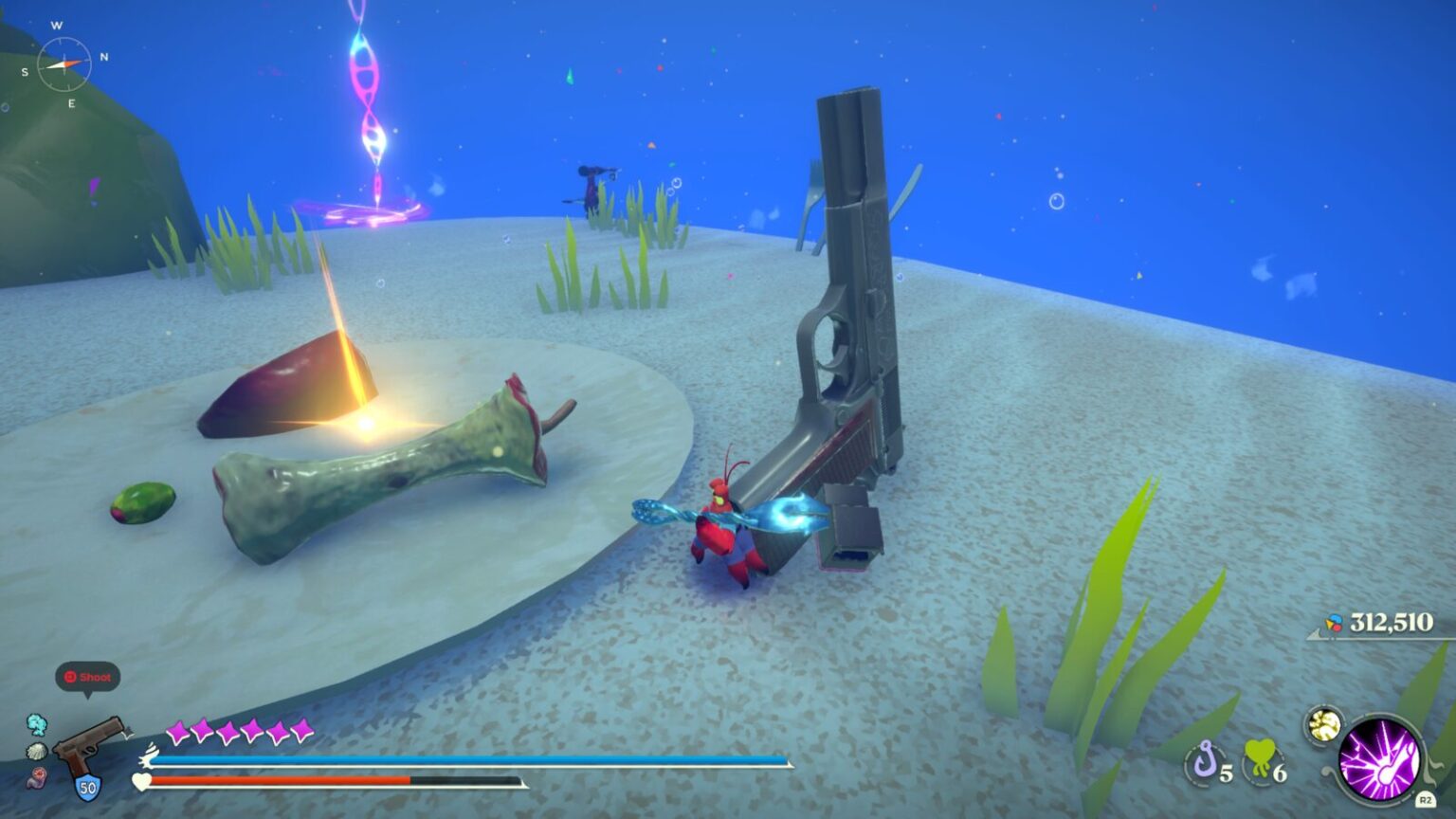Click the 312,510 microbes total
1456x819 pixels.
(x=1391, y=623)
